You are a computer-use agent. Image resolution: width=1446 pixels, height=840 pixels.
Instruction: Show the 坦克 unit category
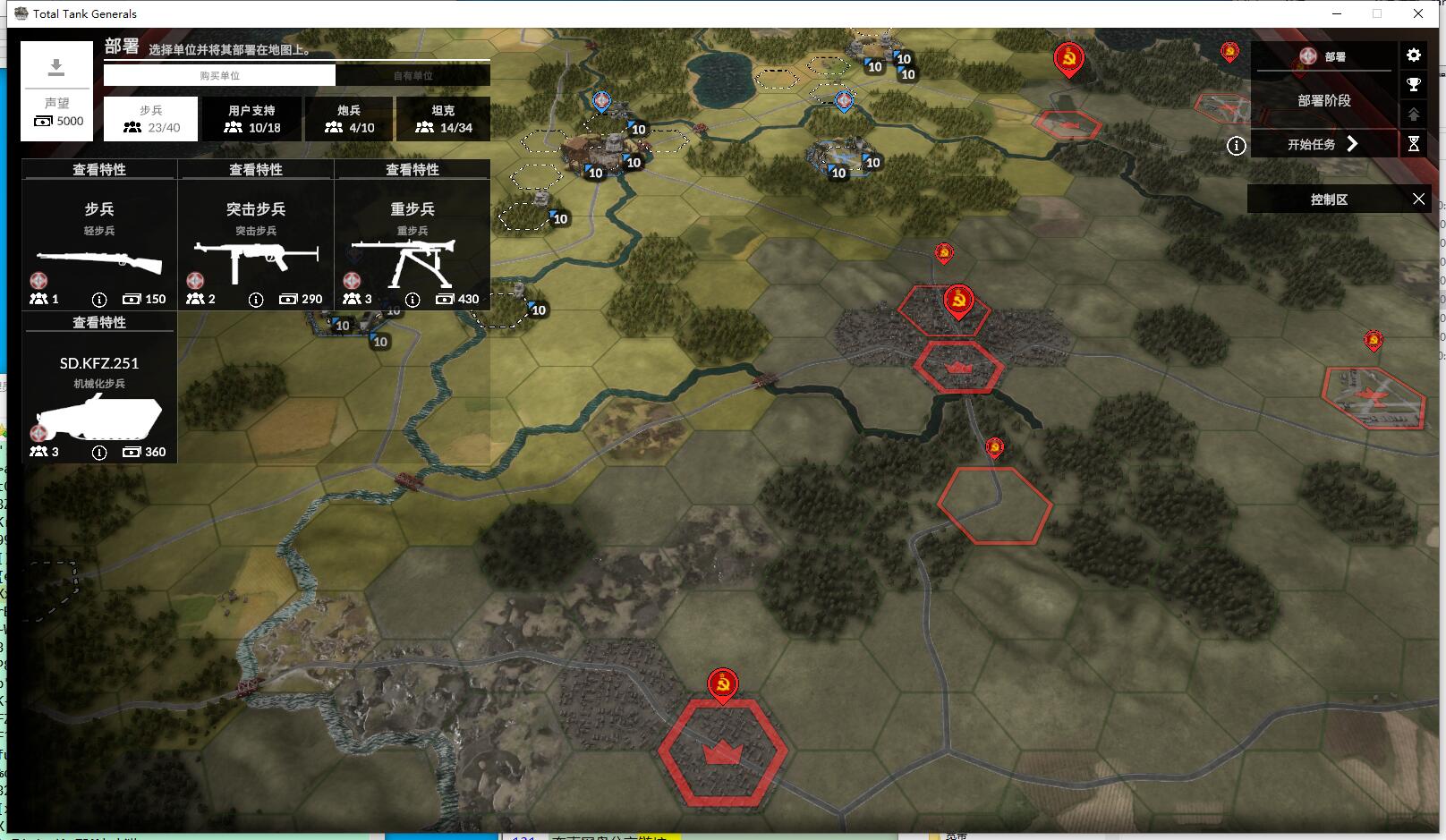click(443, 119)
